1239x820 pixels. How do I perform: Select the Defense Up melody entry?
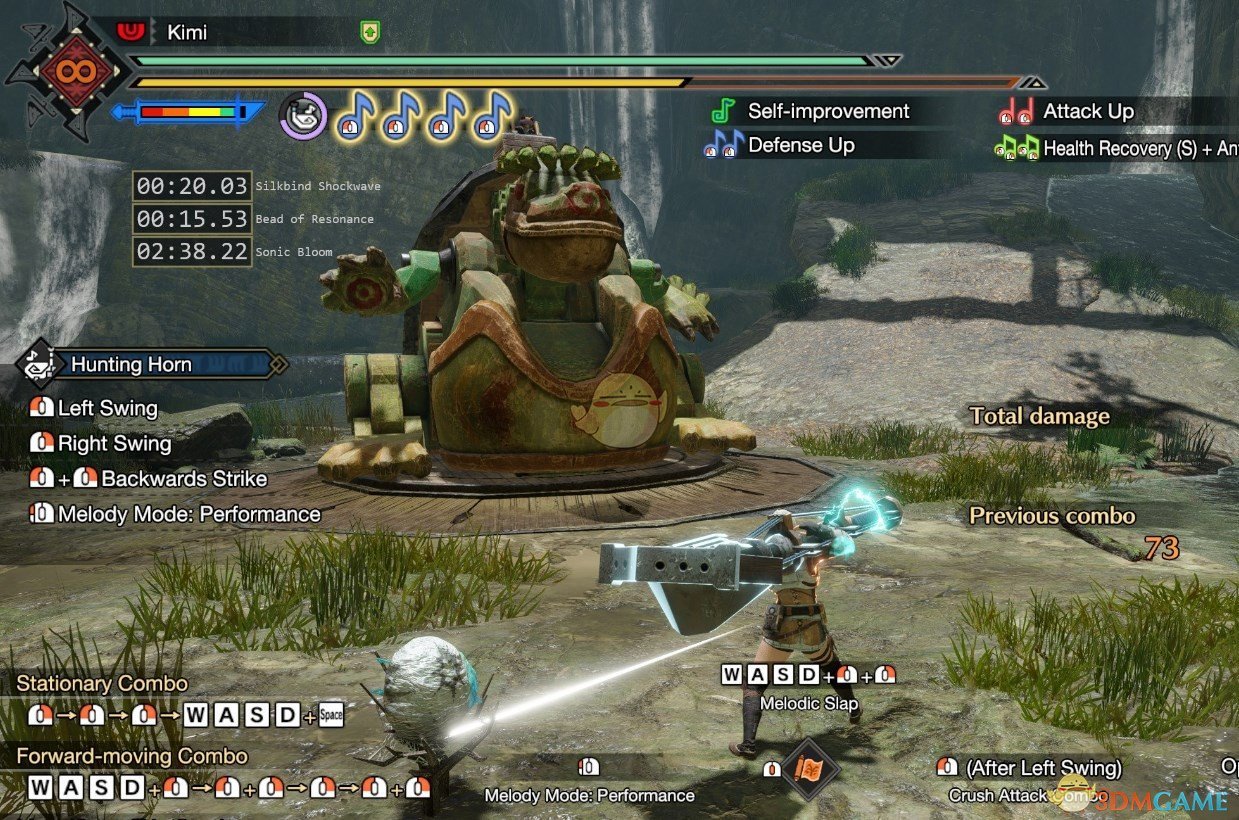(800, 145)
